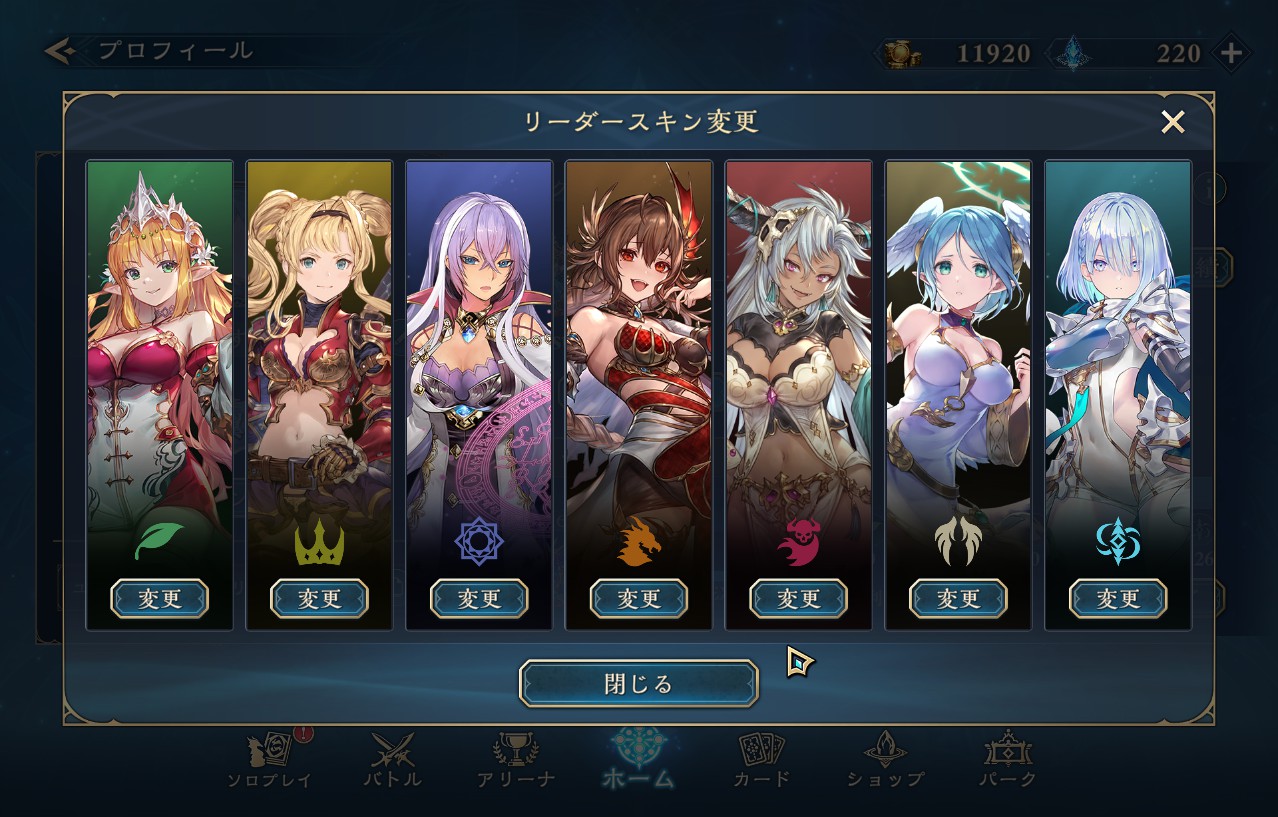The width and height of the screenshot is (1278, 817).
Task: Change the cyan emblem leader skin
Action: tap(1118, 599)
